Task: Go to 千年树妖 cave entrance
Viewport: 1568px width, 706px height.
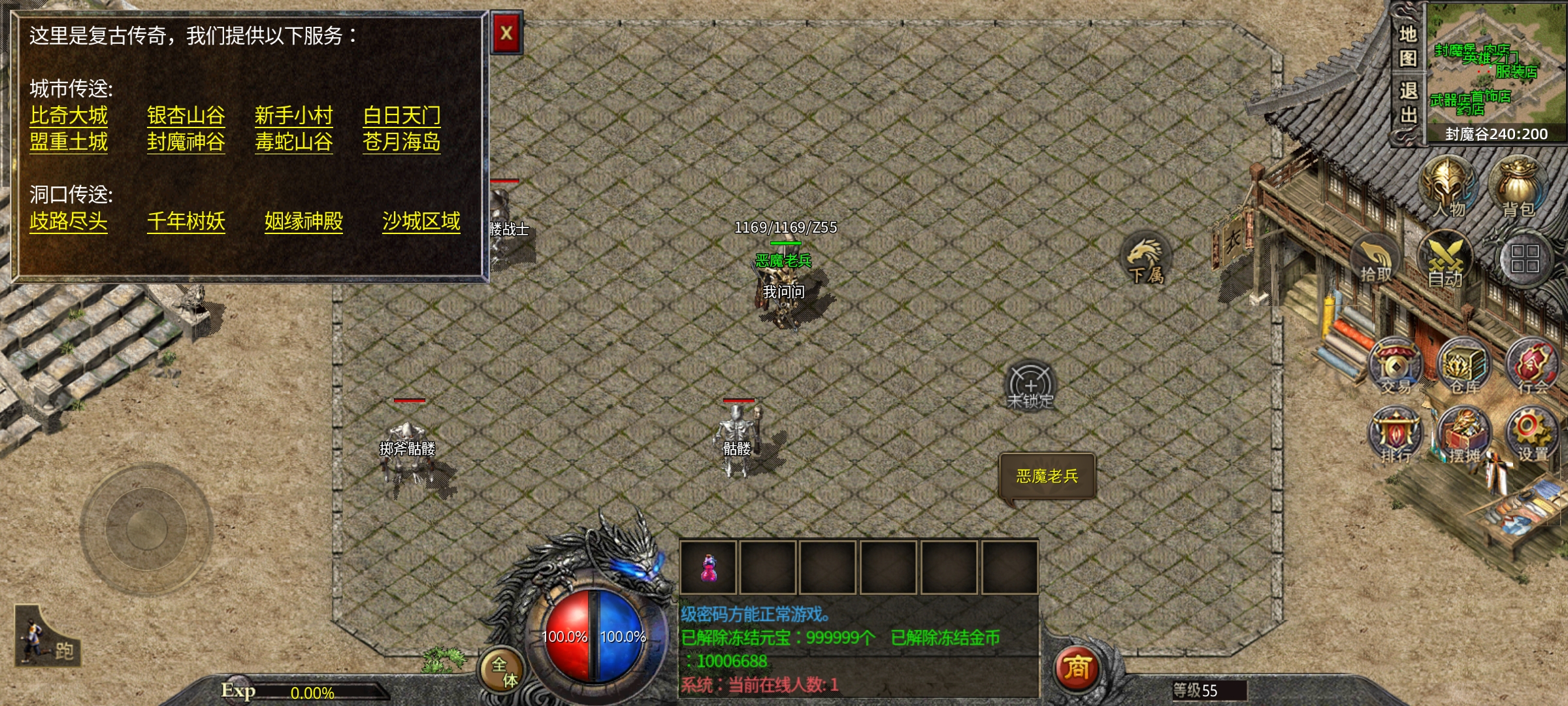Action: (186, 222)
